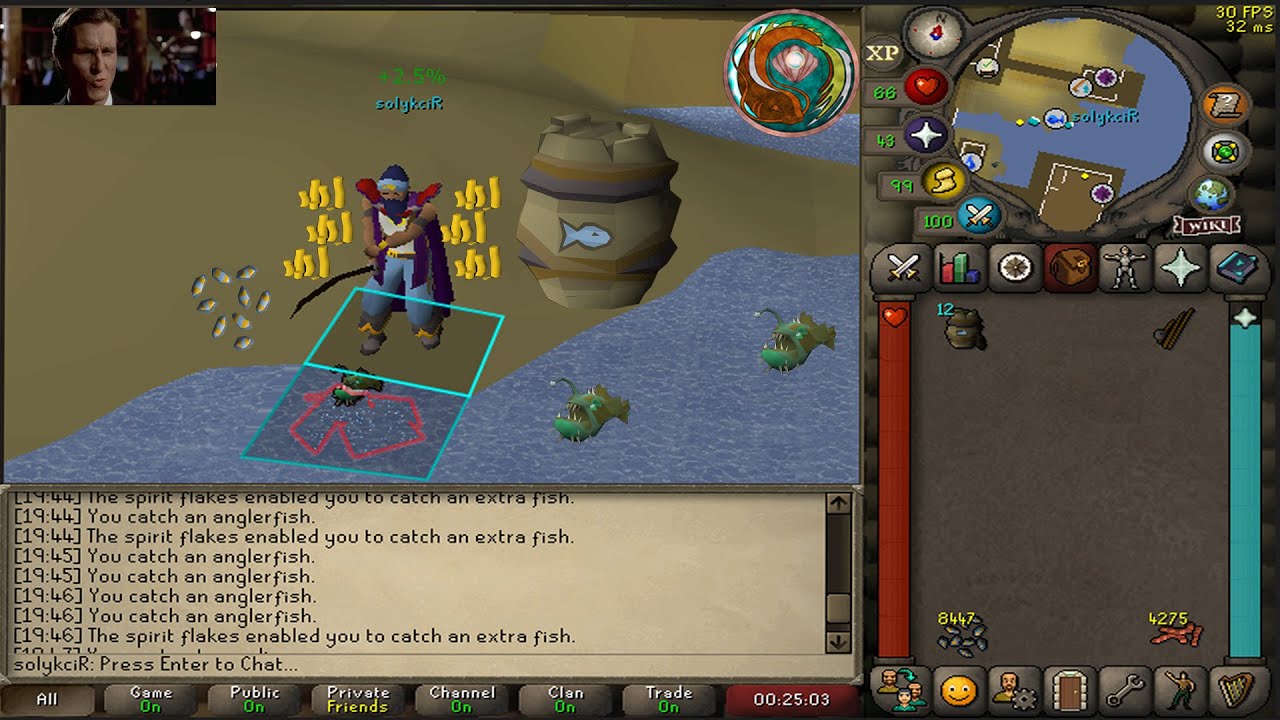This screenshot has height=720, width=1280.
Task: Select the Inventory backpack tab
Action: pyautogui.click(x=1070, y=269)
